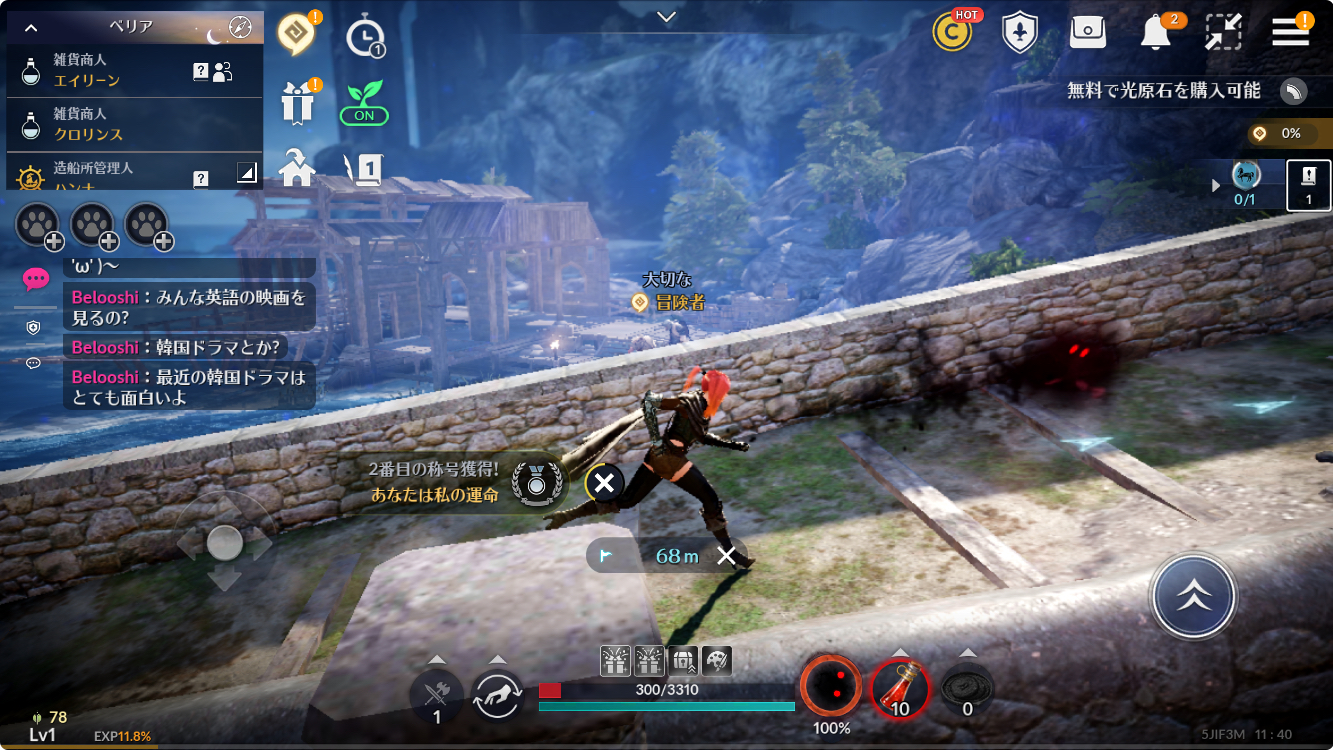Open the notification bell
The image size is (1333, 750).
click(1156, 32)
